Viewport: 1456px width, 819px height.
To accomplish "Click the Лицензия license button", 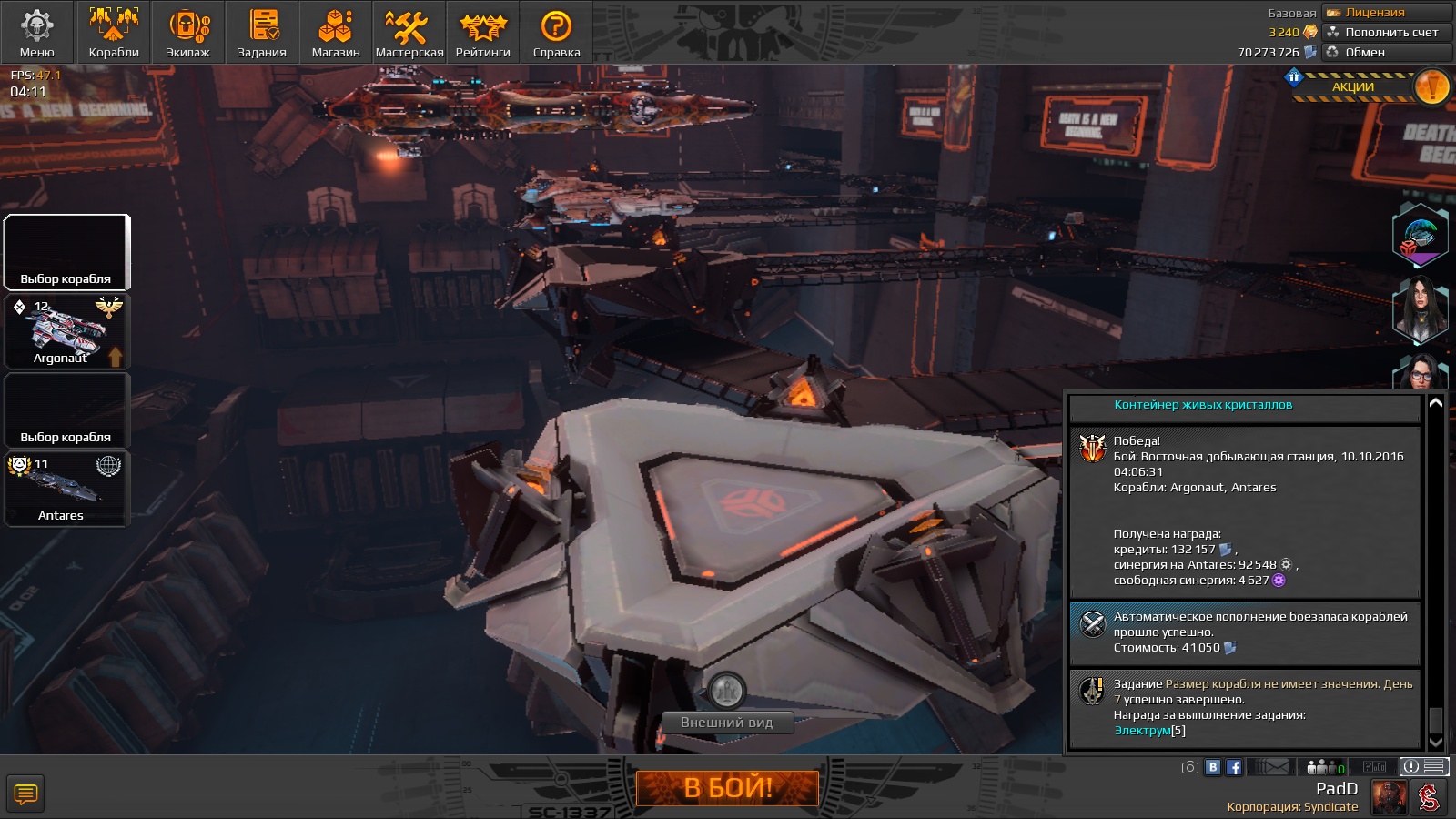I will (x=1387, y=13).
